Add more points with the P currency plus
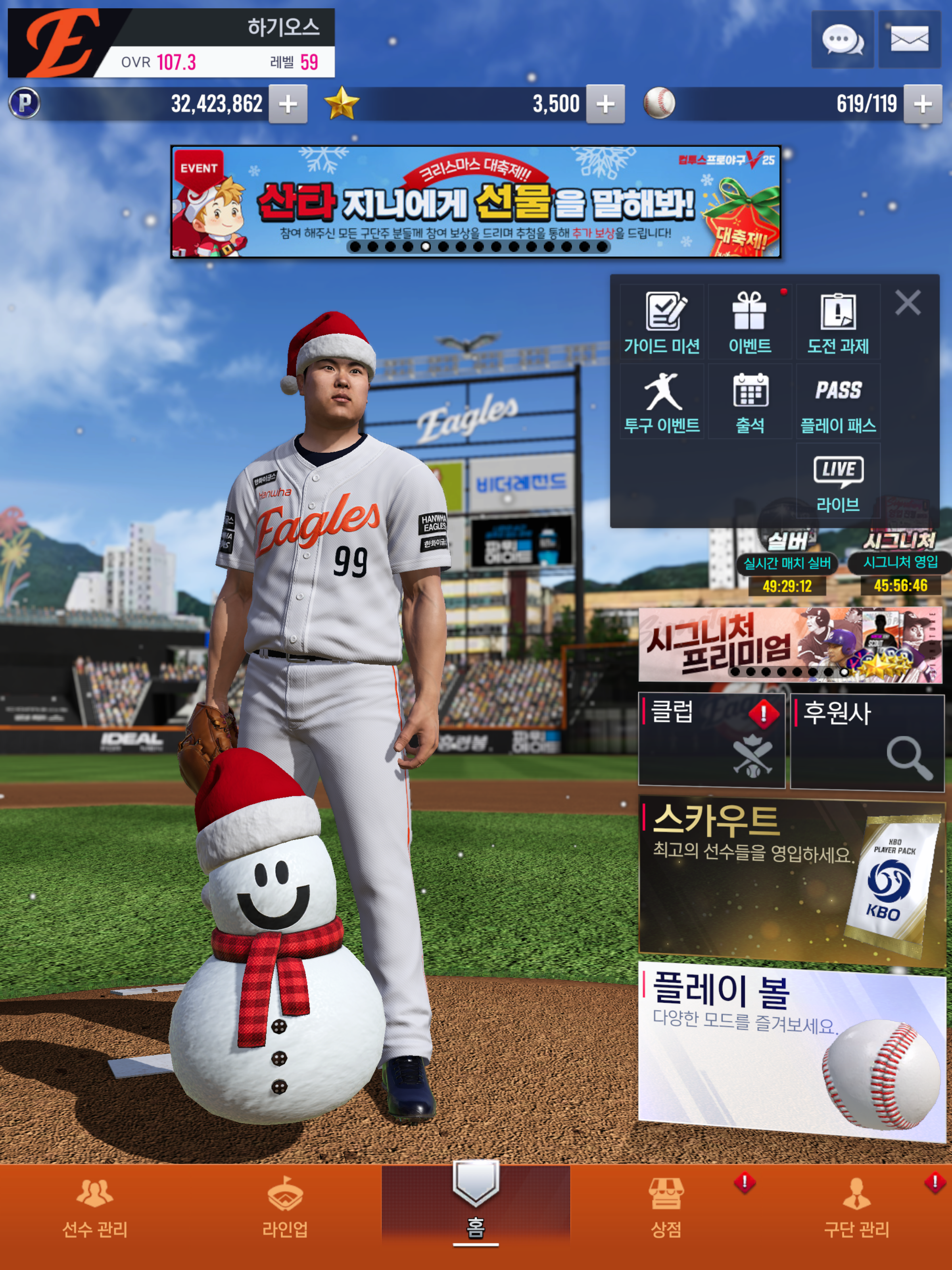952x1270 pixels. pos(288,104)
